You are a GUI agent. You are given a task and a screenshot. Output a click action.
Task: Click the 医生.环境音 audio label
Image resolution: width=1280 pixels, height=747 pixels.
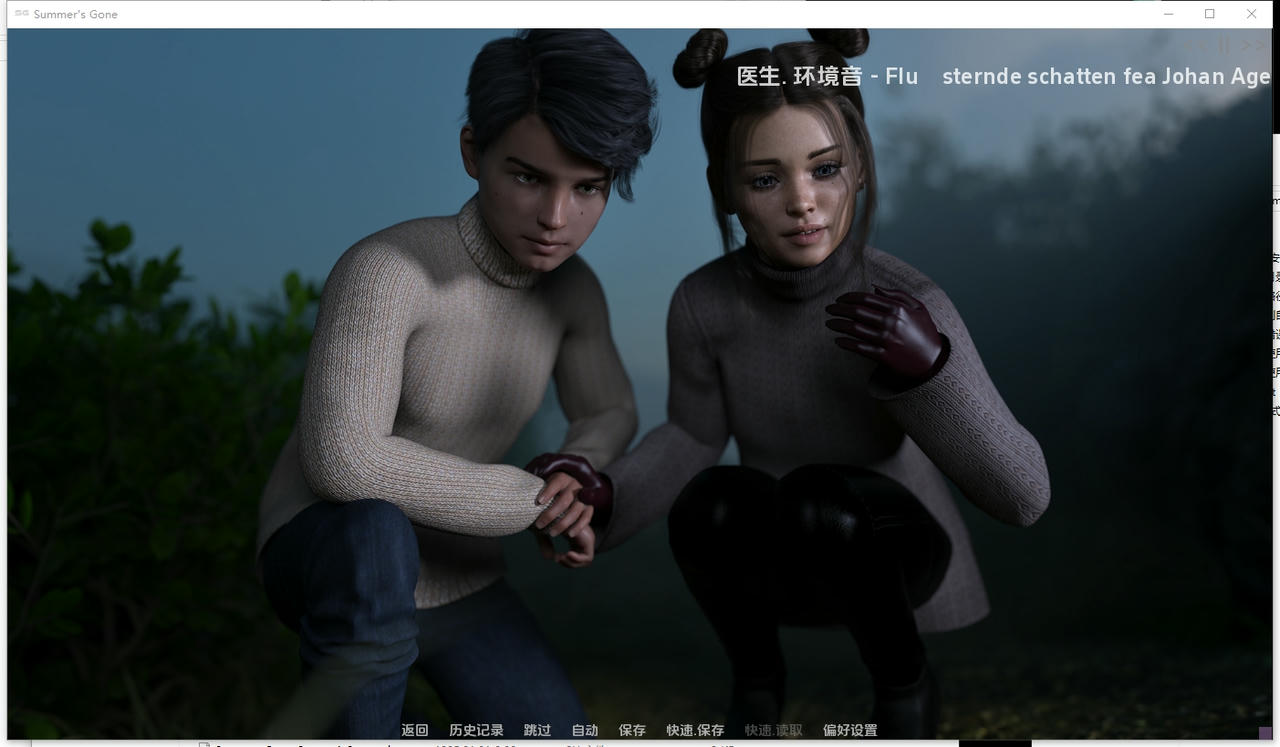800,76
